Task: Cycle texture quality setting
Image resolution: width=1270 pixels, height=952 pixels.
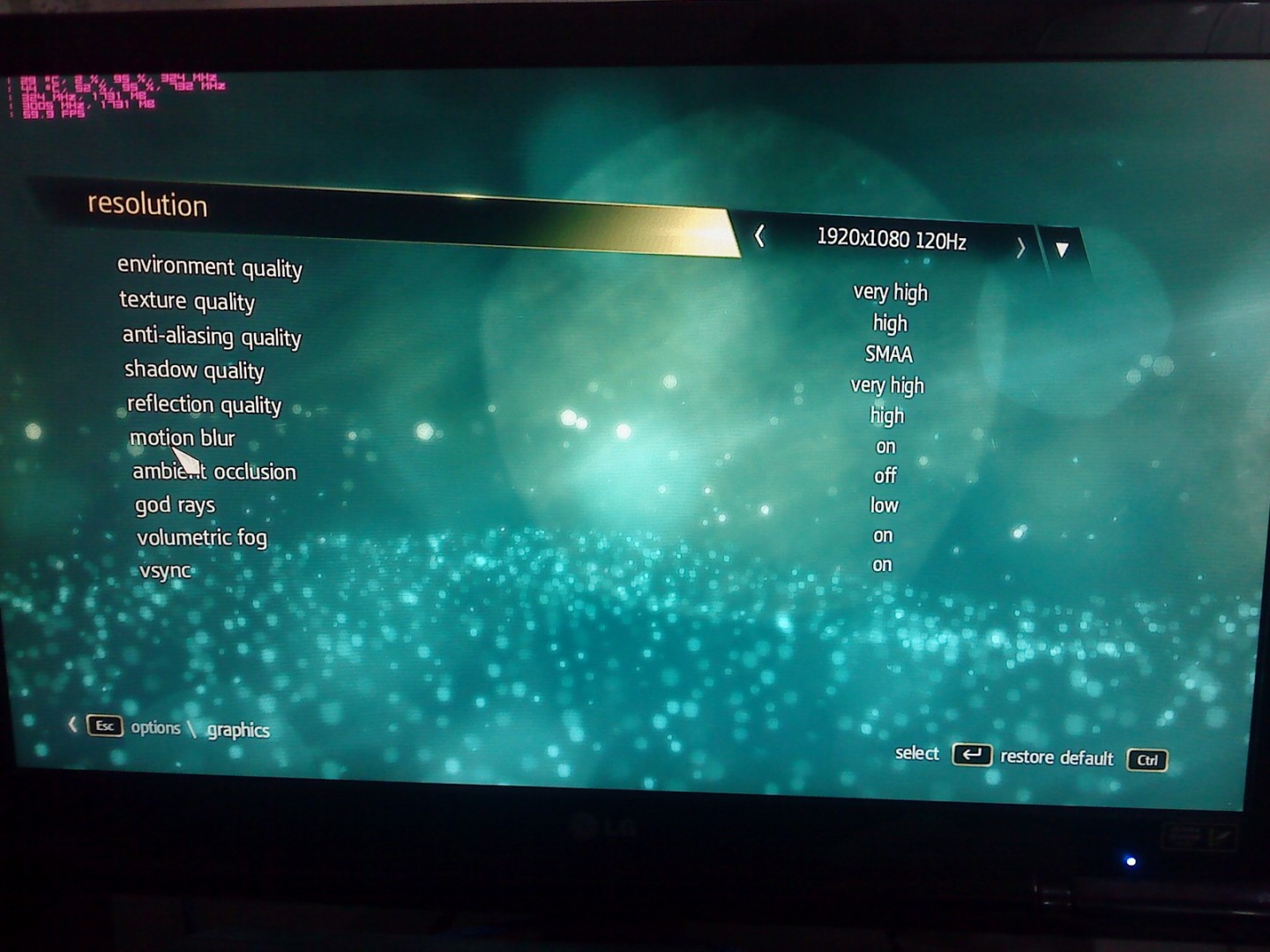Action: click(x=890, y=323)
